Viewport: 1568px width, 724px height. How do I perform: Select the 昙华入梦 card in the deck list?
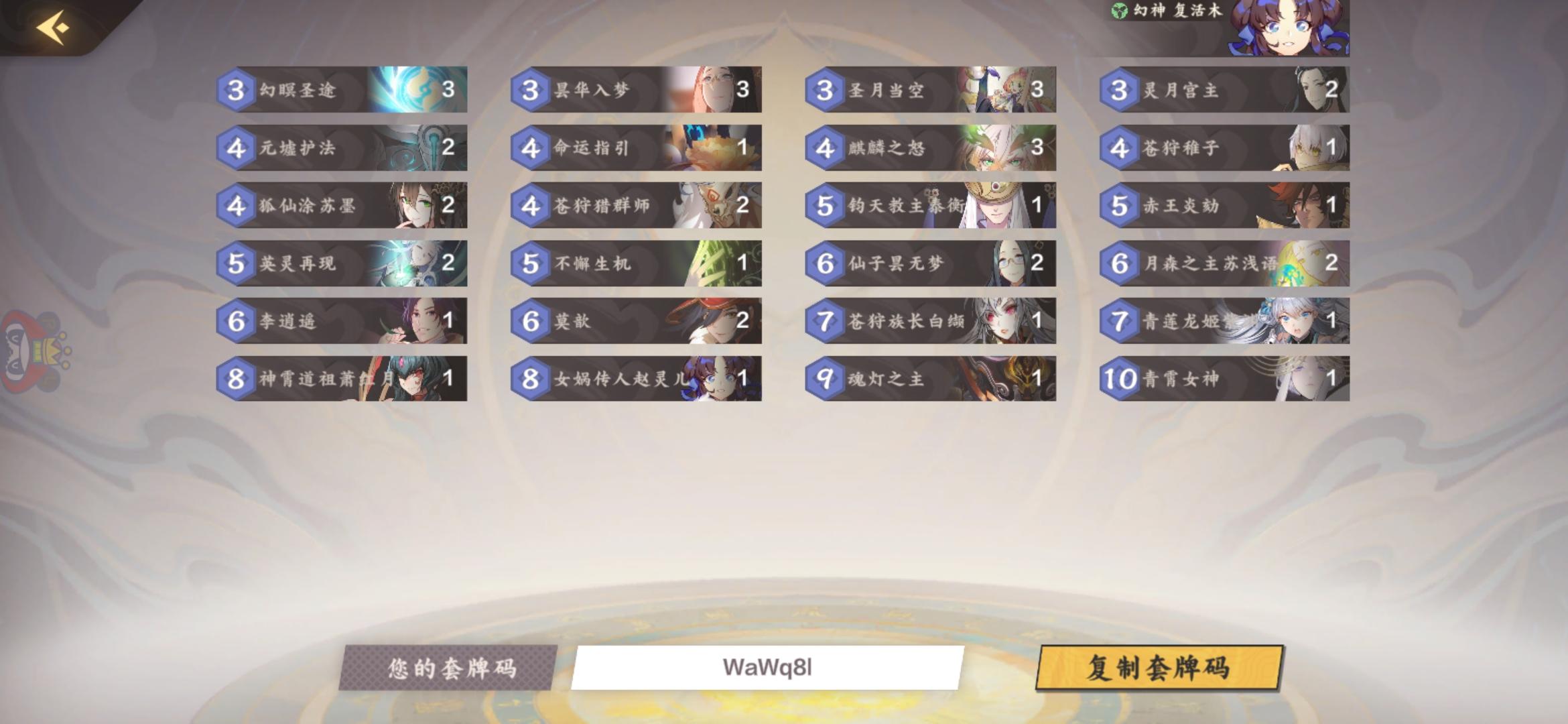(x=637, y=90)
